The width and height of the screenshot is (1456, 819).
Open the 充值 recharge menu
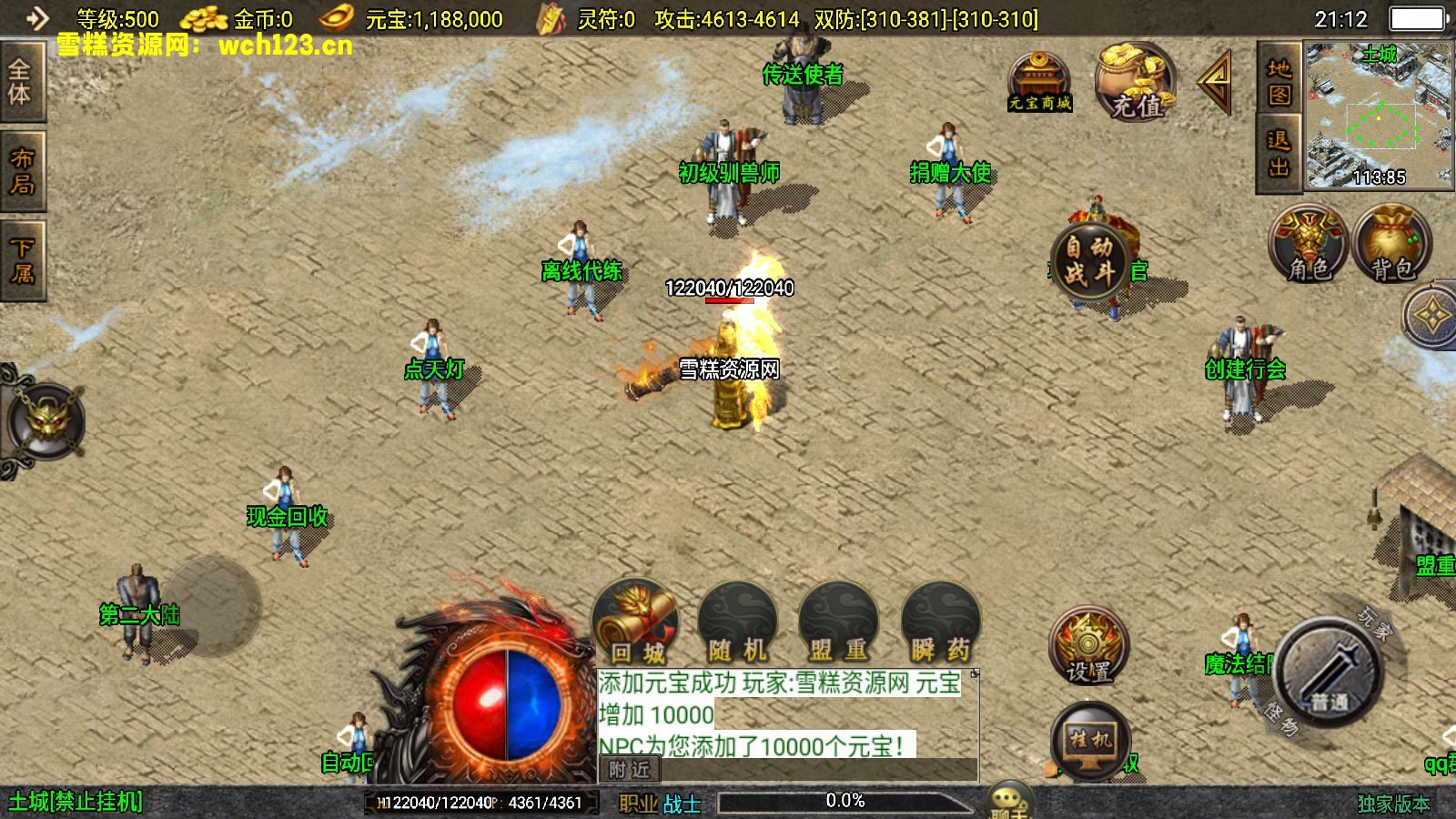click(x=1135, y=84)
